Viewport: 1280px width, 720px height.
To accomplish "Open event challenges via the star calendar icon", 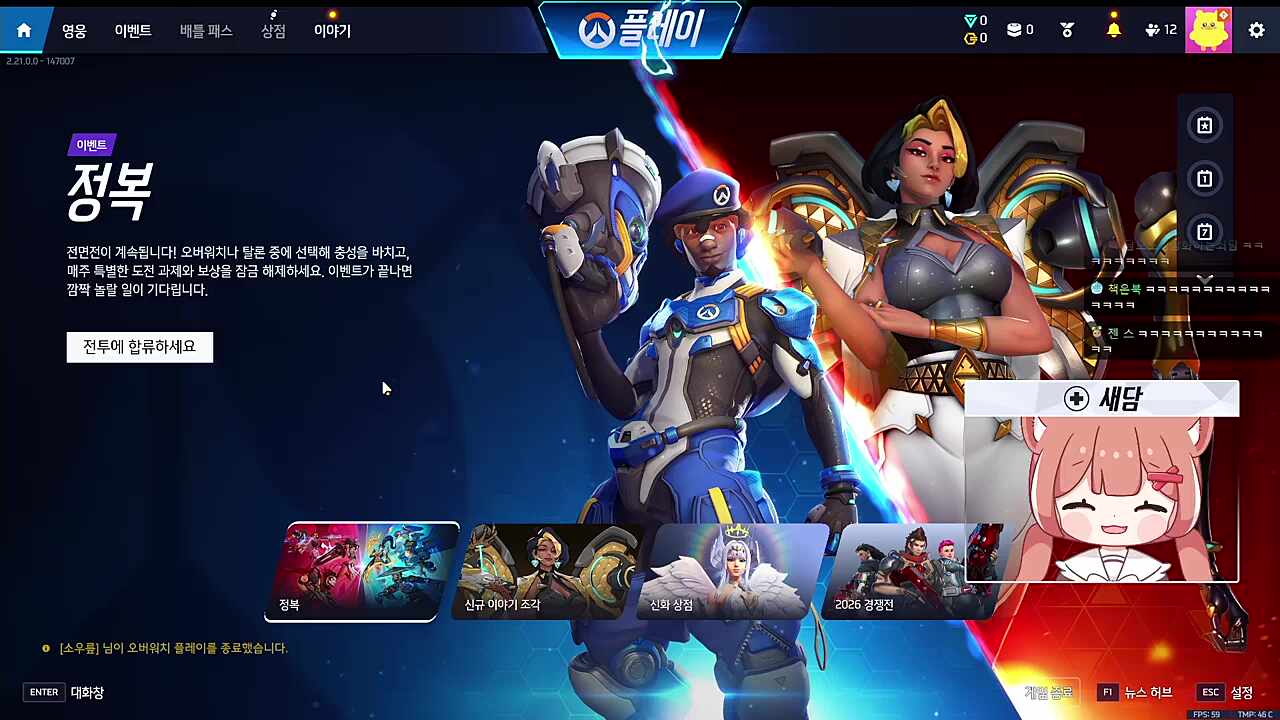I will pyautogui.click(x=1204, y=125).
